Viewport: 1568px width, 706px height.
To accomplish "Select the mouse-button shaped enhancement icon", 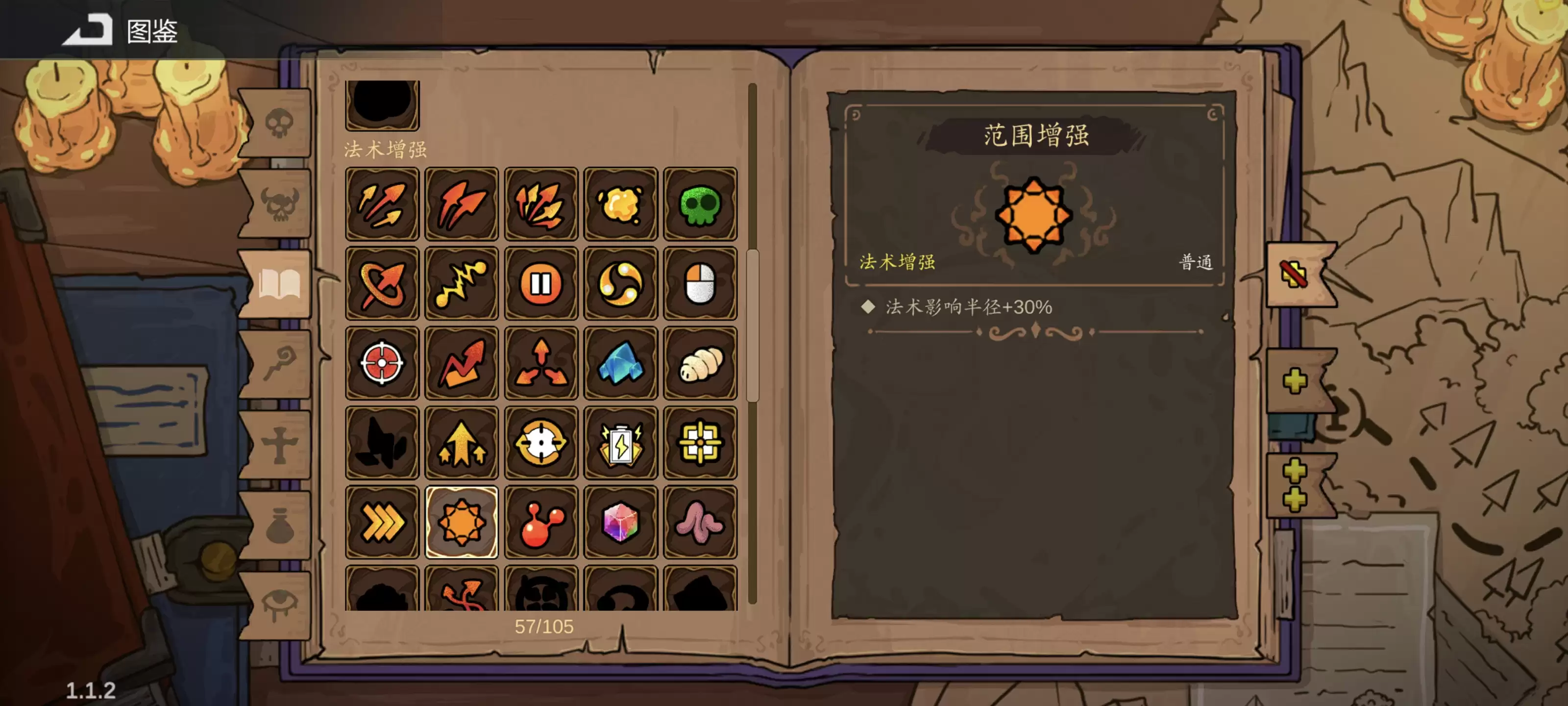I will (x=701, y=282).
